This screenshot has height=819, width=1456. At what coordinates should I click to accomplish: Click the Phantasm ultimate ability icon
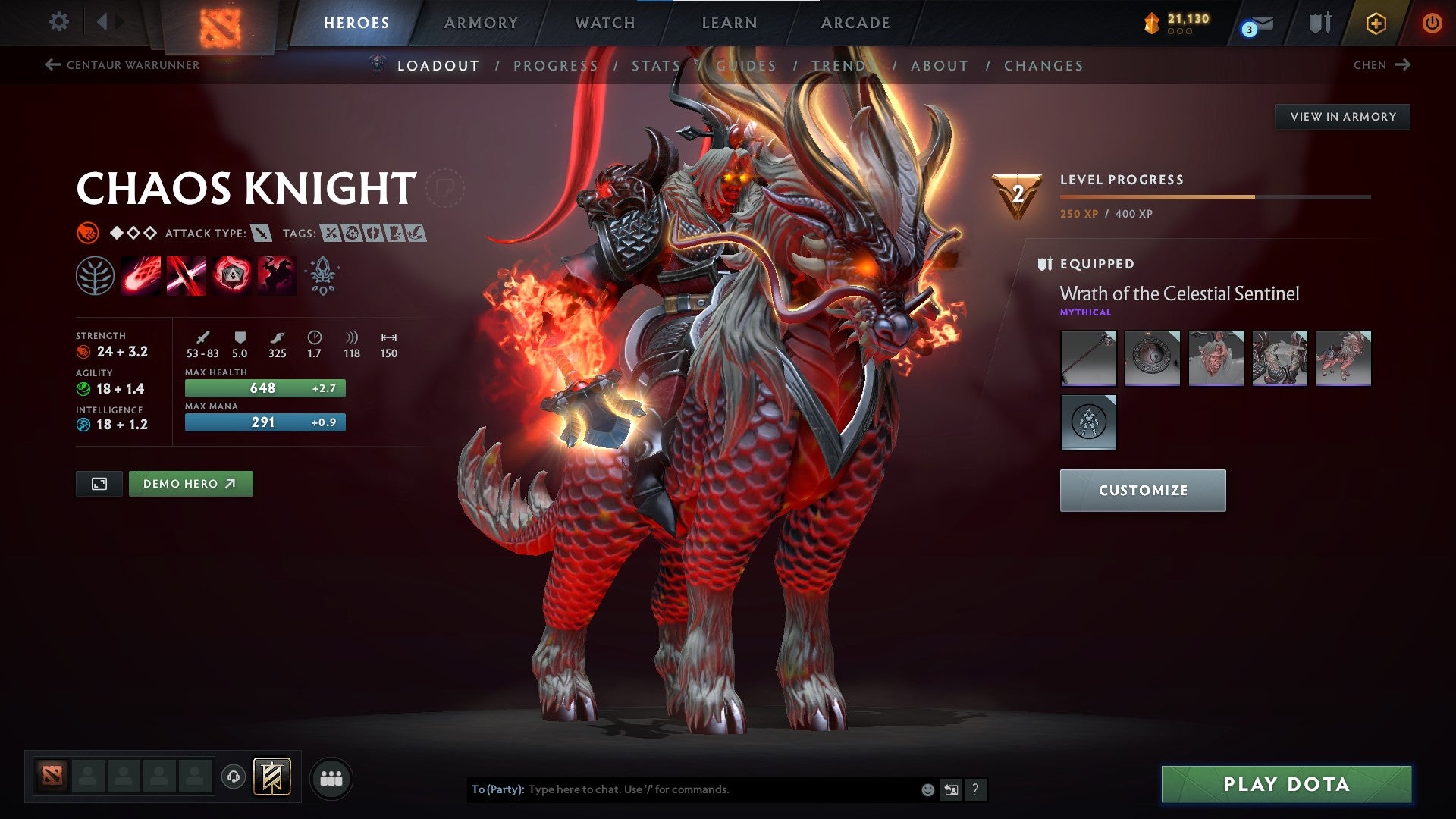click(277, 275)
